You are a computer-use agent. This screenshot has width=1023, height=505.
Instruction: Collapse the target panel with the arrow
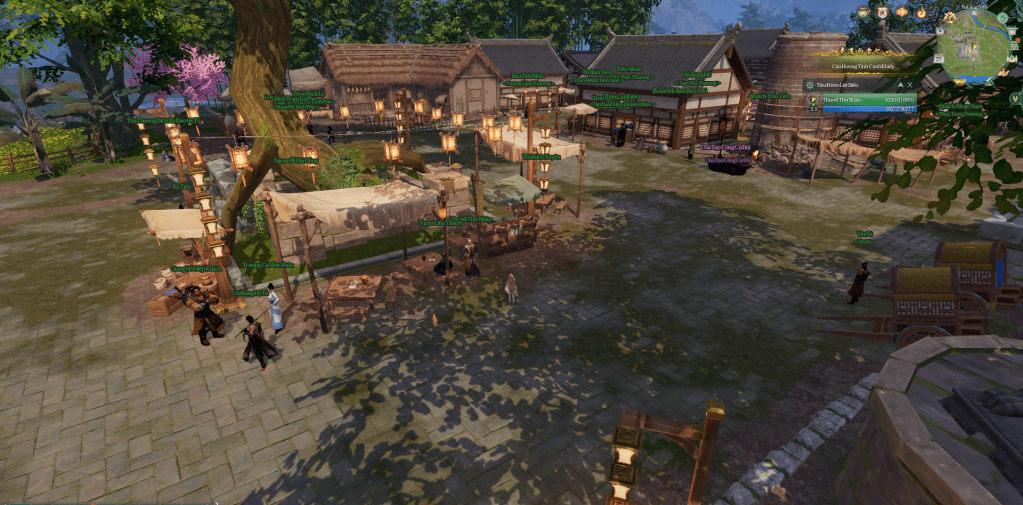click(x=900, y=85)
